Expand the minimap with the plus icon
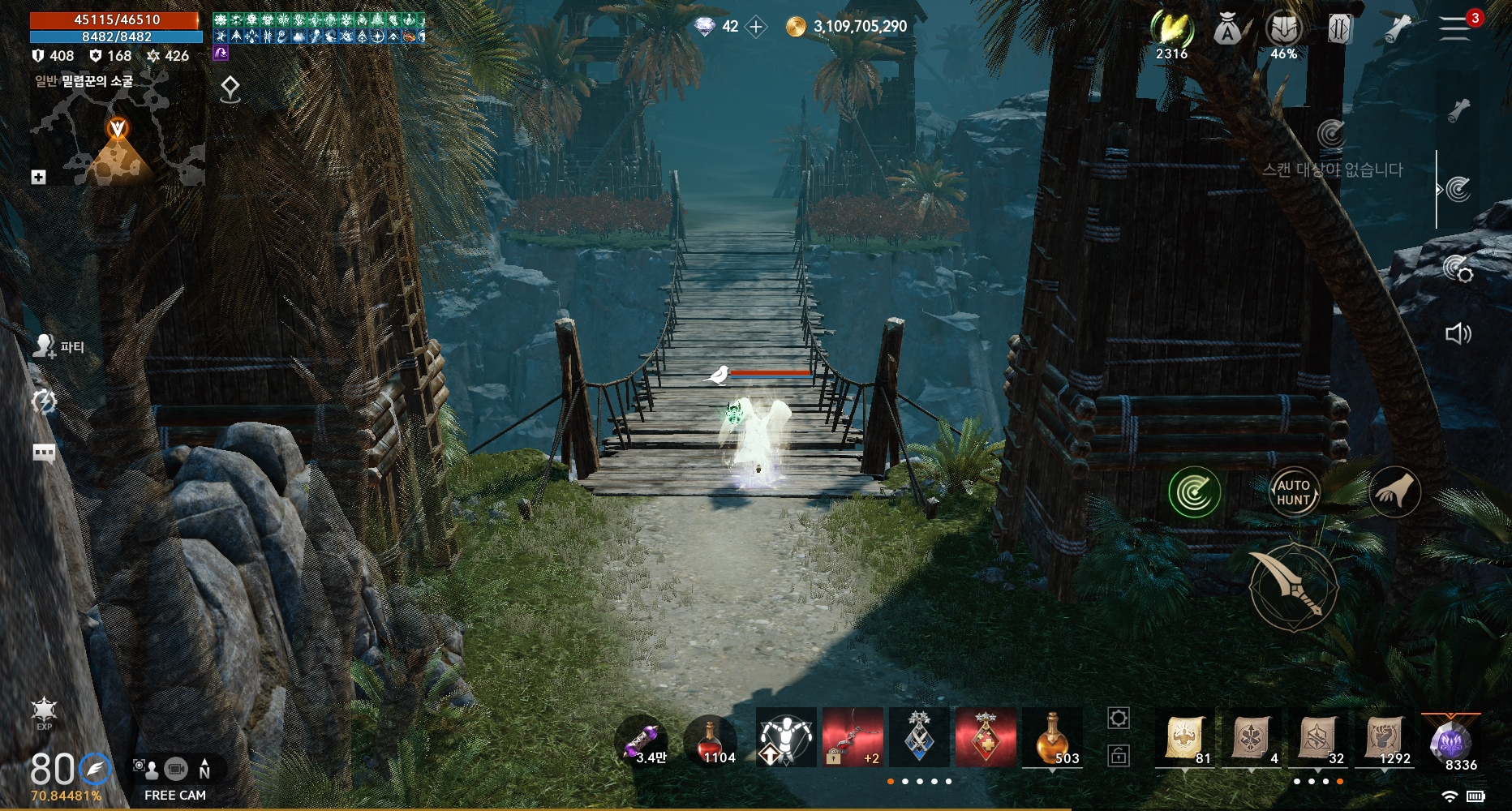The width and height of the screenshot is (1512, 811). tap(38, 177)
